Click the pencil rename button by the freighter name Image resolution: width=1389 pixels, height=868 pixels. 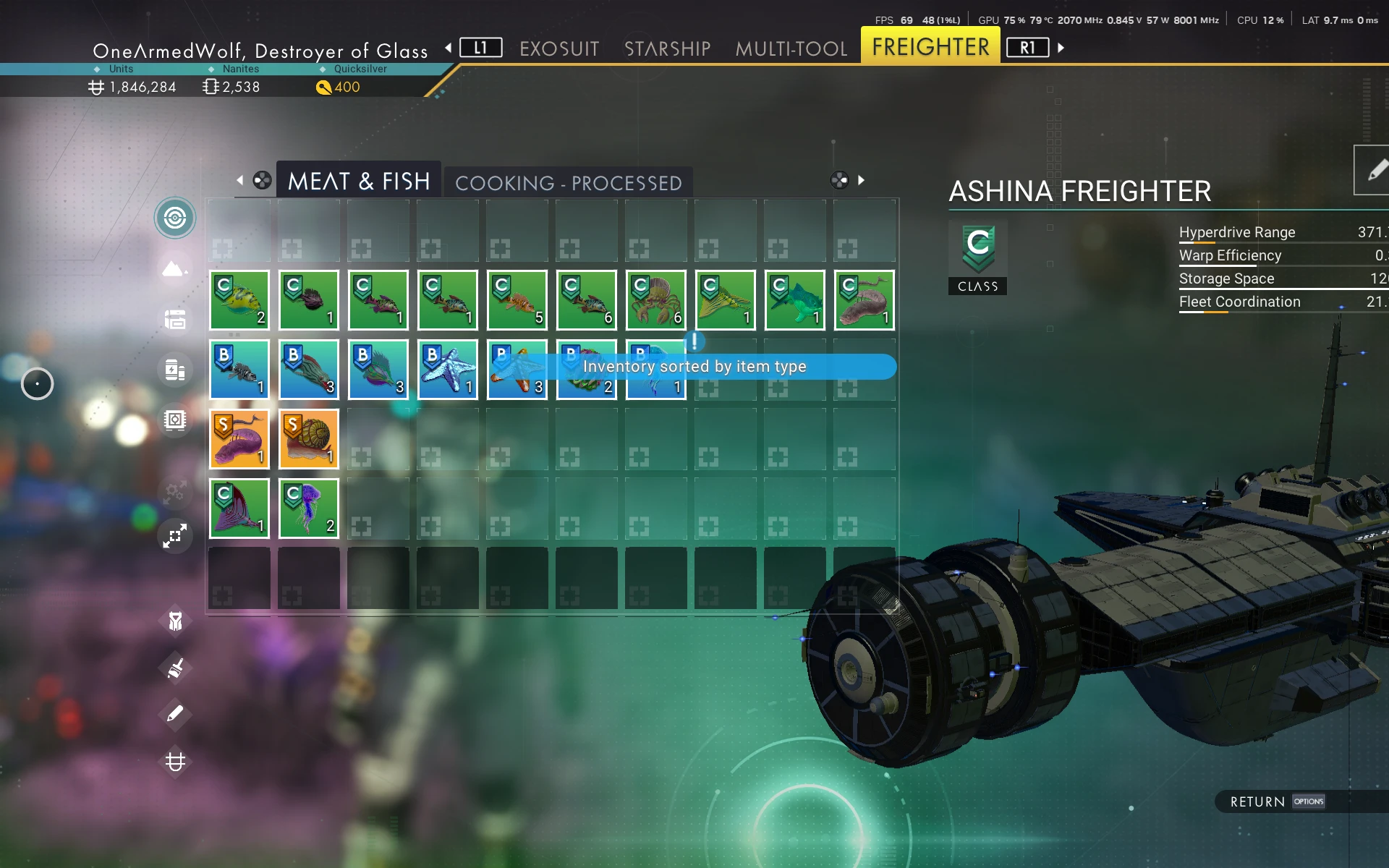(x=1375, y=171)
